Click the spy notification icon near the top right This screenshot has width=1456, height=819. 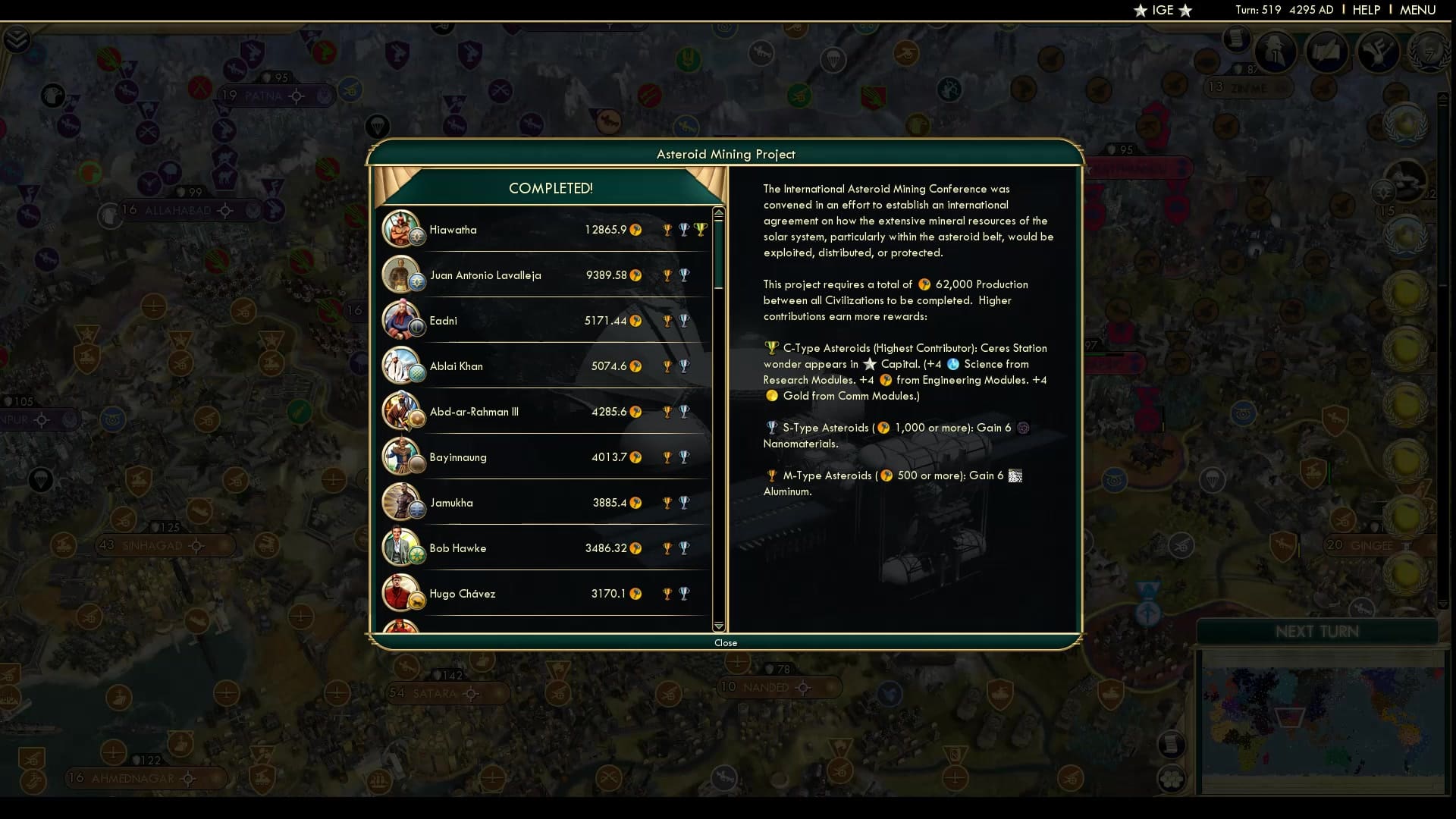pyautogui.click(x=1276, y=52)
